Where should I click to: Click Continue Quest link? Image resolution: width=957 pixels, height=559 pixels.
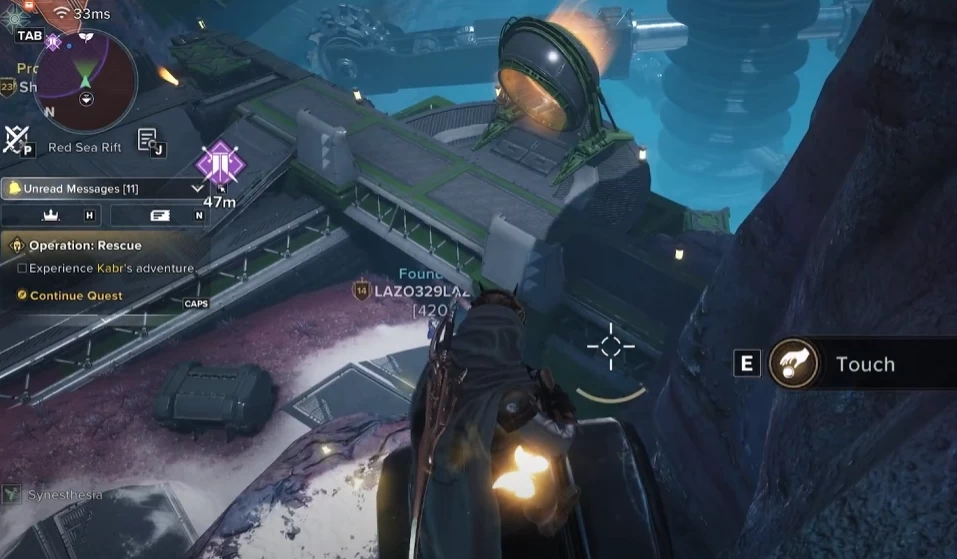[x=76, y=296]
